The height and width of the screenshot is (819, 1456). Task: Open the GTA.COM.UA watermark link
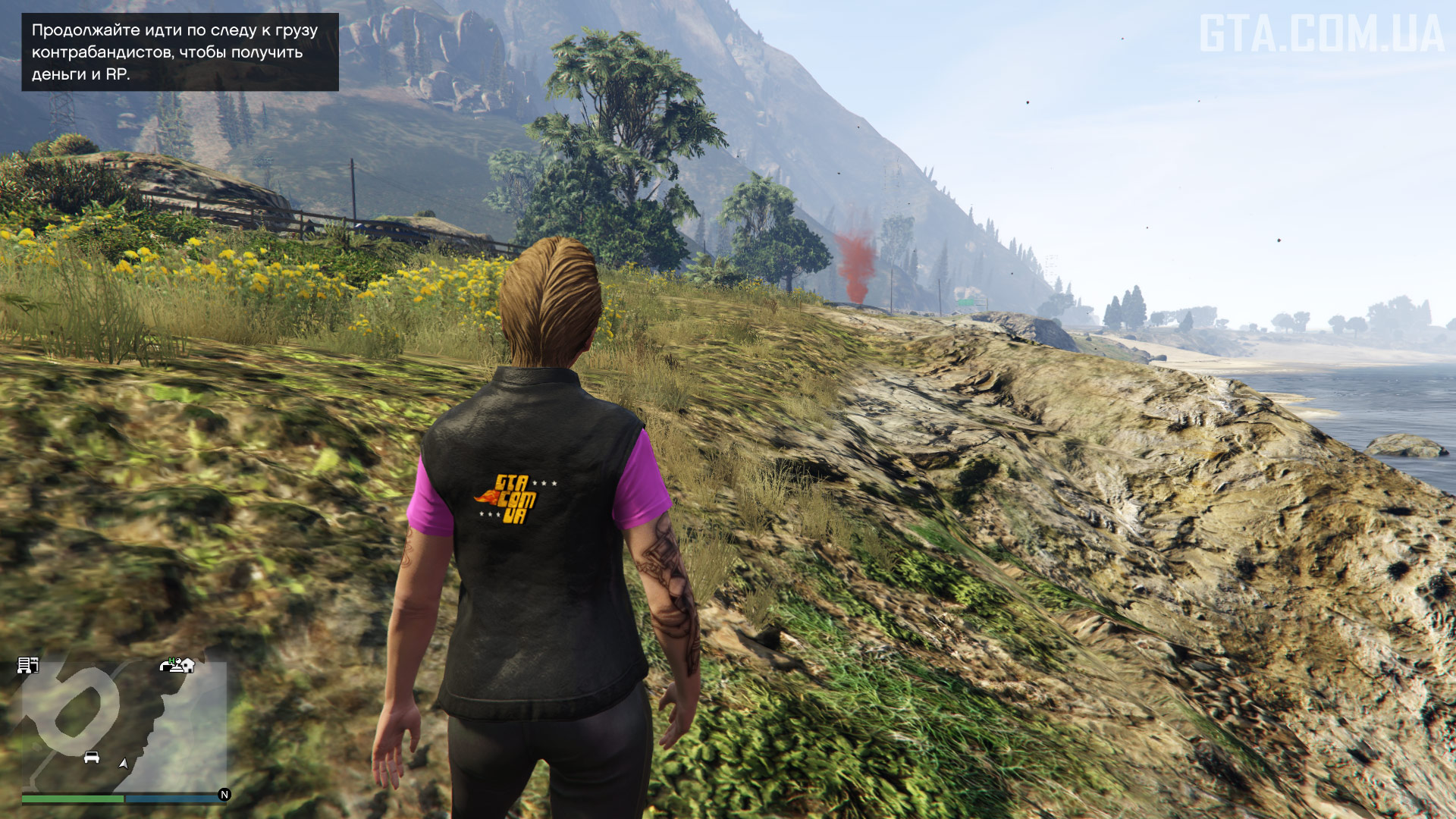pyautogui.click(x=1321, y=34)
